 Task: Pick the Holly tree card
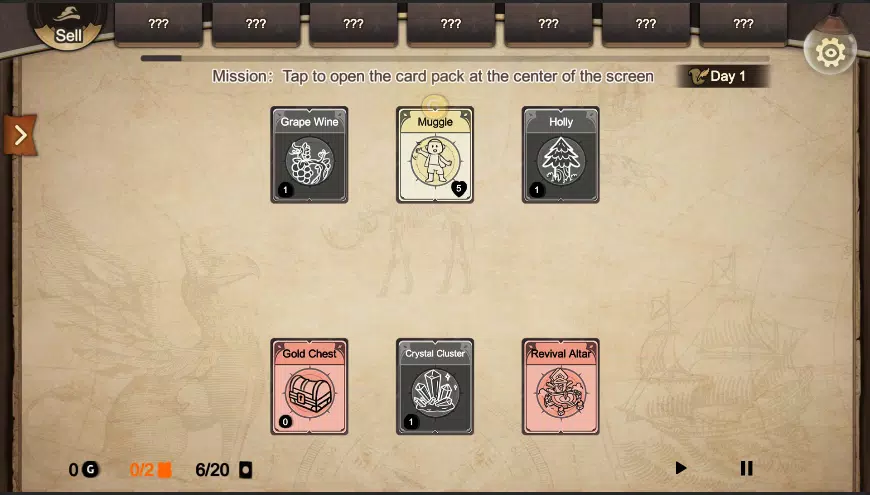tap(561, 155)
